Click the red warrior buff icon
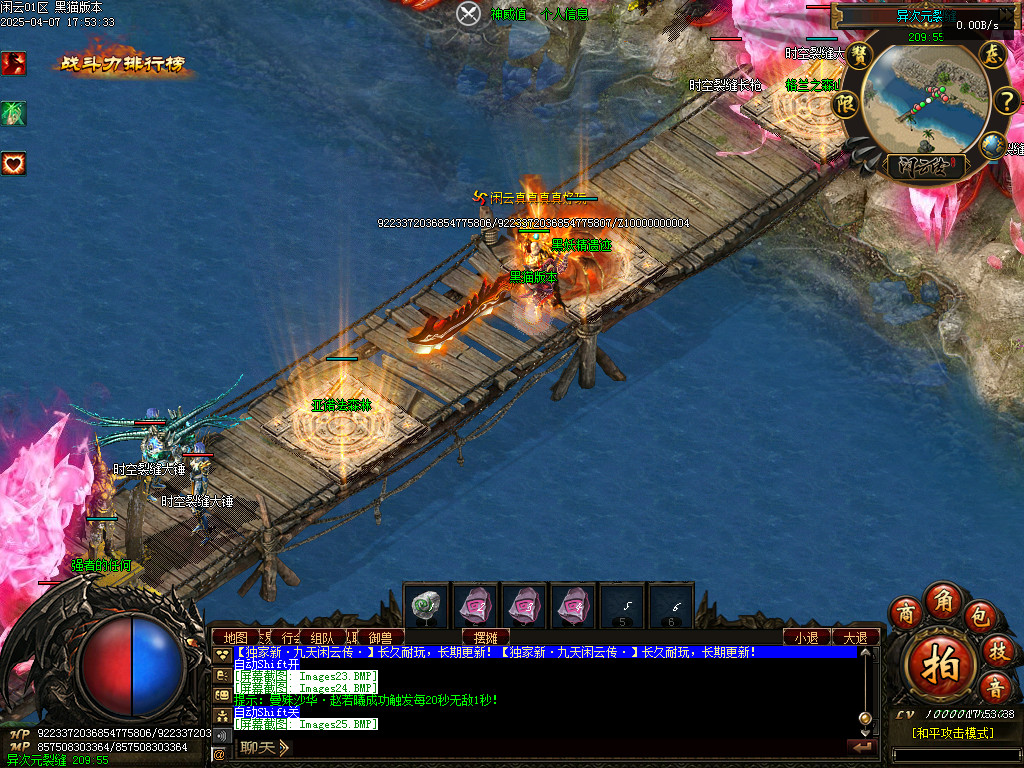The image size is (1024, 768). [x=14, y=63]
